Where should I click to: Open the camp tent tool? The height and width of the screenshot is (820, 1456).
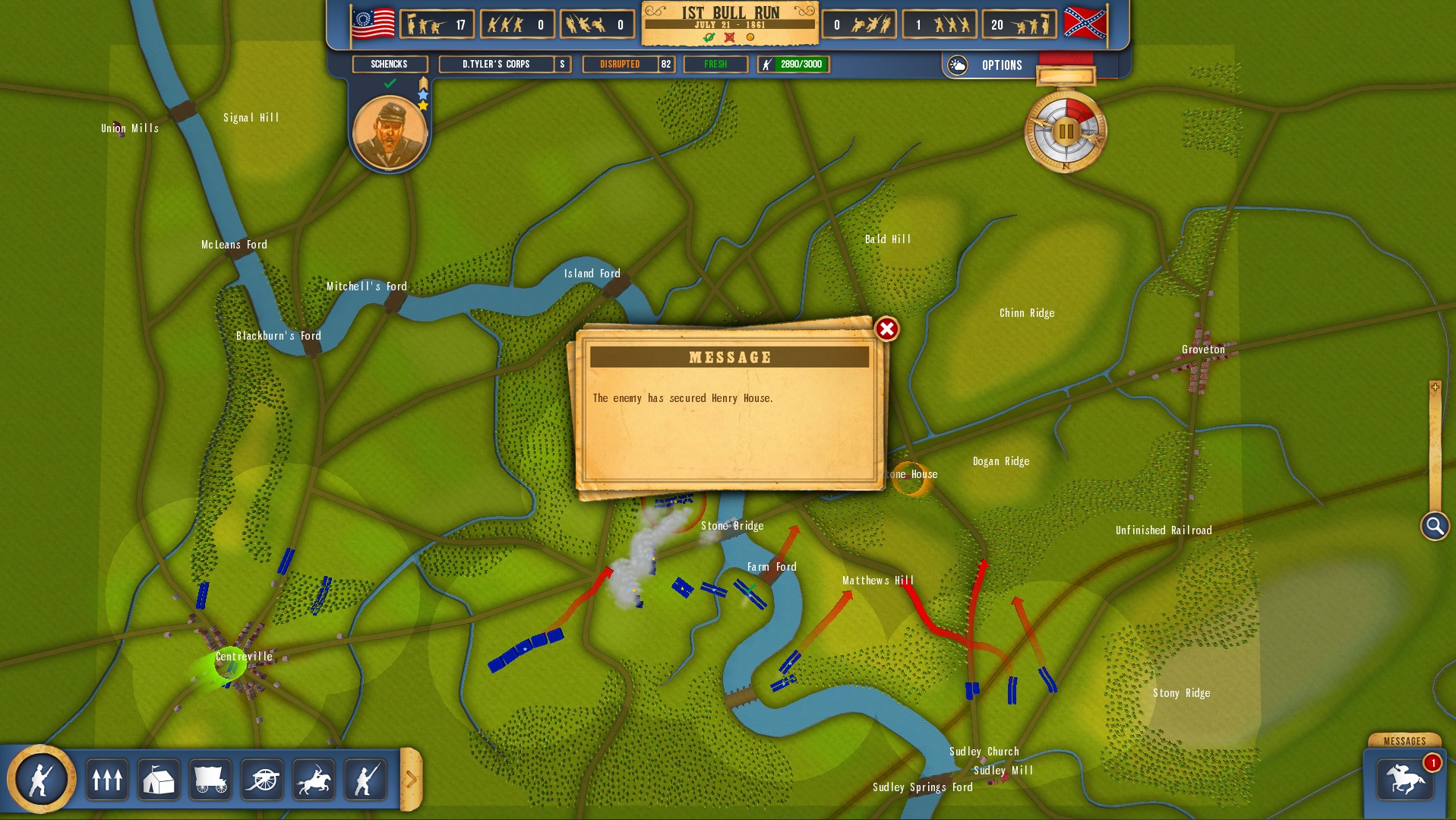[158, 778]
